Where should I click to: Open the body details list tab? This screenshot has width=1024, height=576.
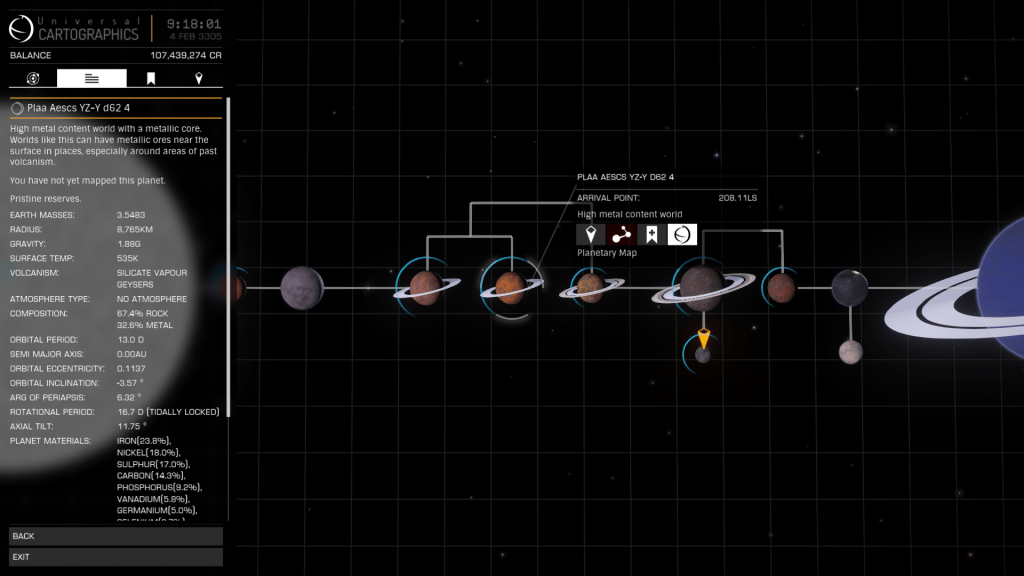92,78
